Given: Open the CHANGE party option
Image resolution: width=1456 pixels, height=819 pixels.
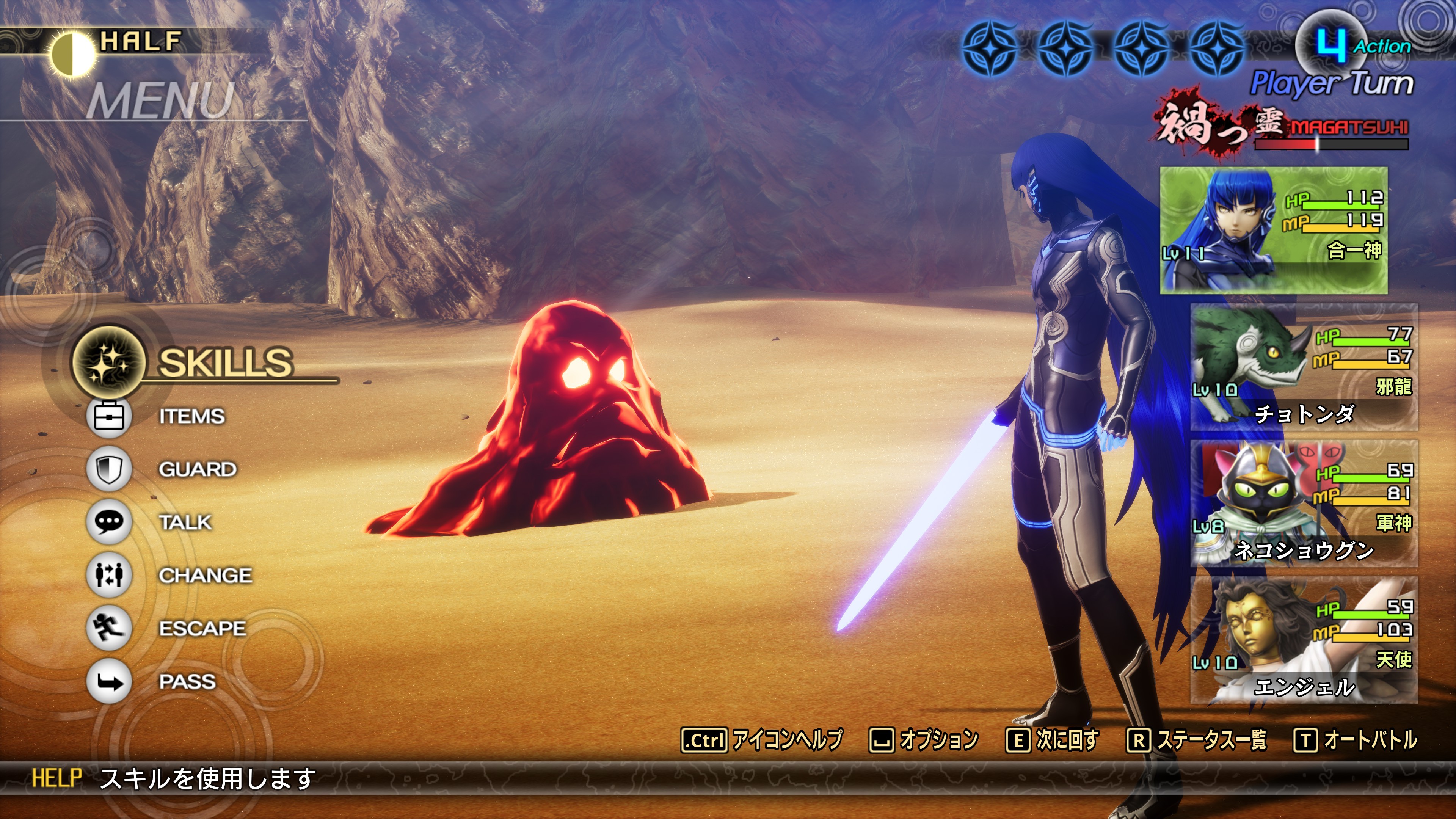Looking at the screenshot, I should [205, 576].
